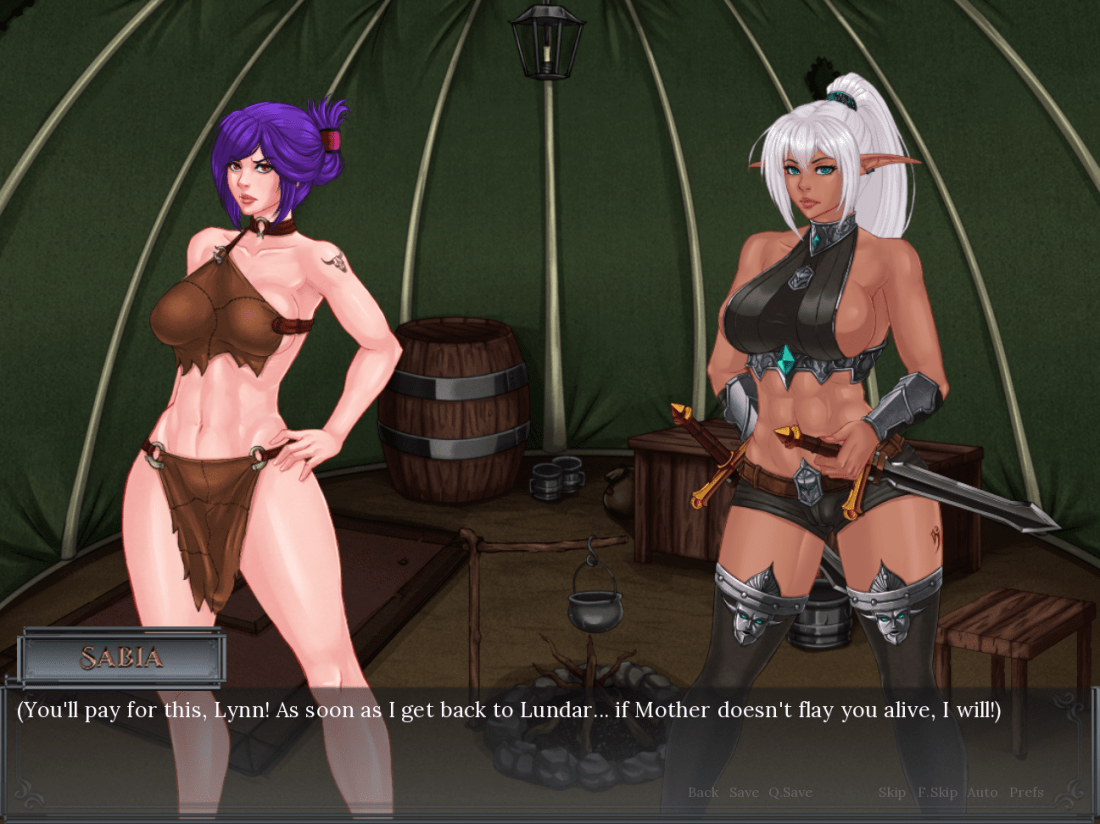The width and height of the screenshot is (1100, 824).
Task: Open the Prefs settings screen
Action: click(x=1026, y=792)
